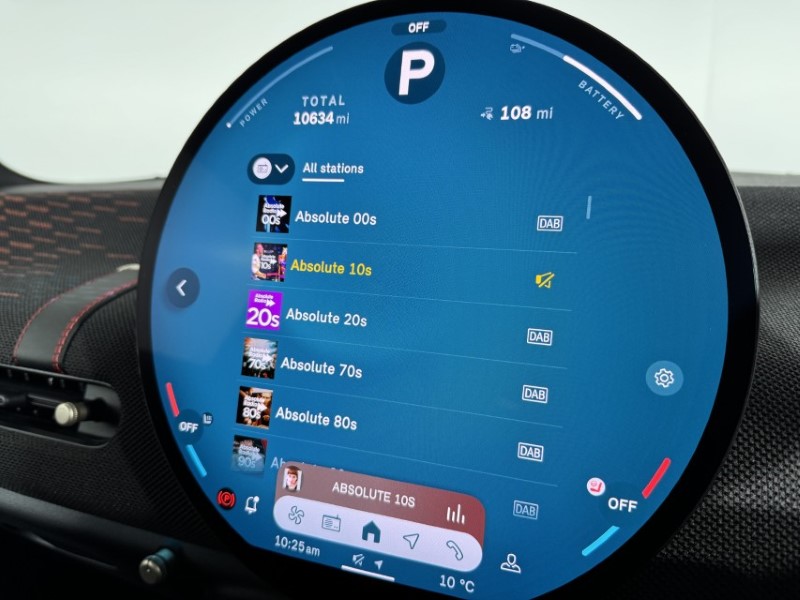This screenshot has height=600, width=800.
Task: Tune to Absolute 20s radio
Action: tap(326, 318)
